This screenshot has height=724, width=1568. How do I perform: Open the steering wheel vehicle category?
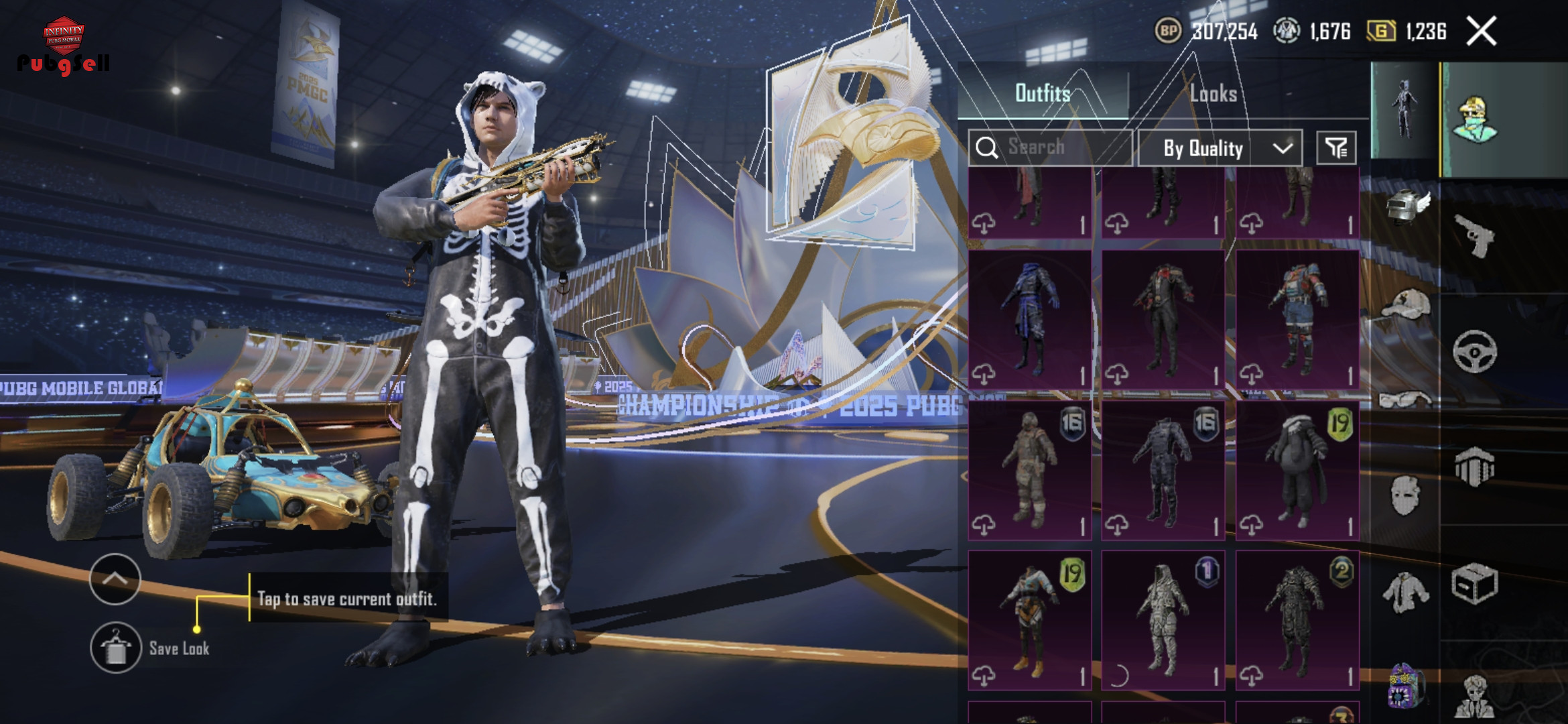1474,351
